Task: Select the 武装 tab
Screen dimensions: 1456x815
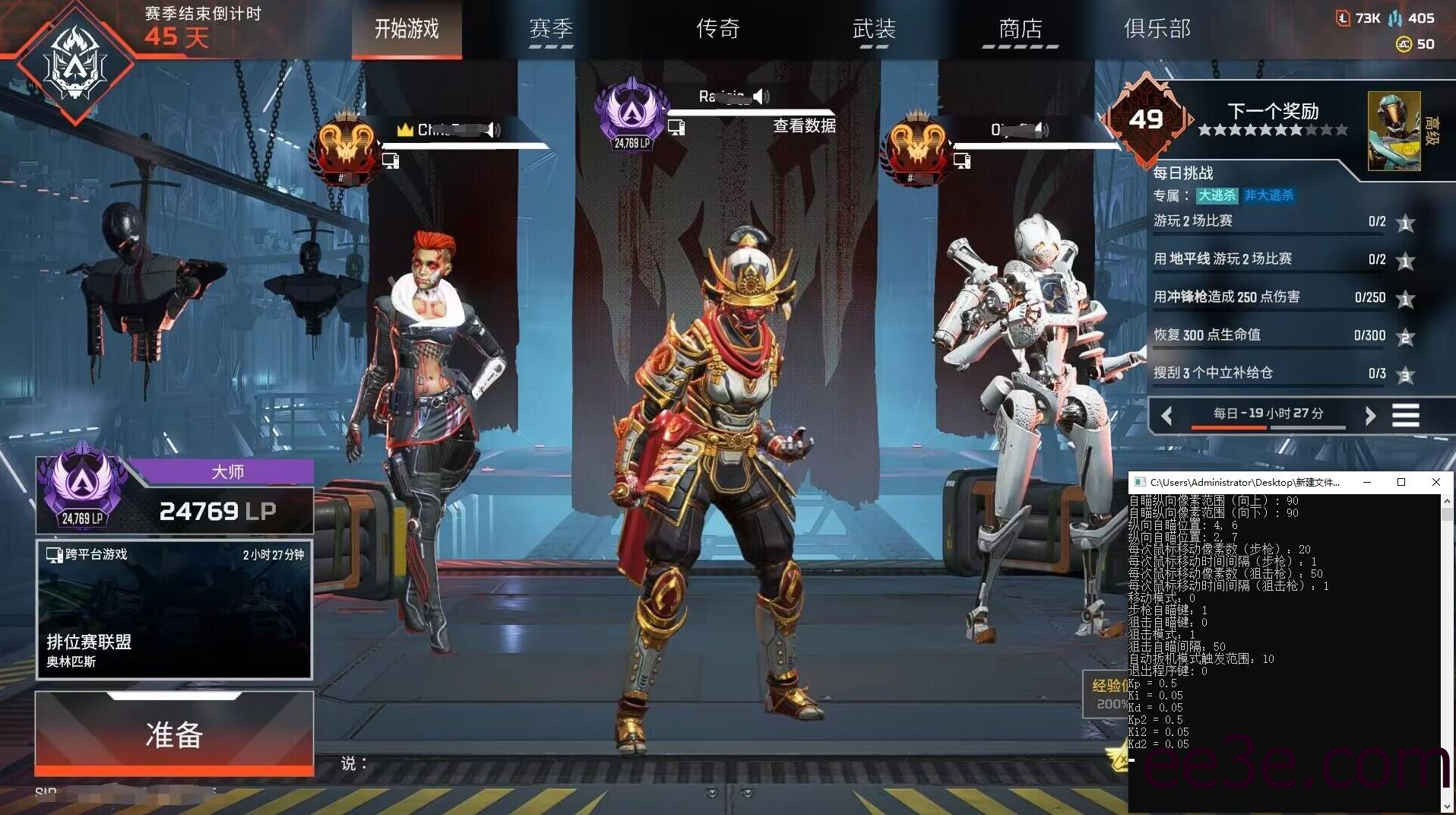Action: click(874, 30)
